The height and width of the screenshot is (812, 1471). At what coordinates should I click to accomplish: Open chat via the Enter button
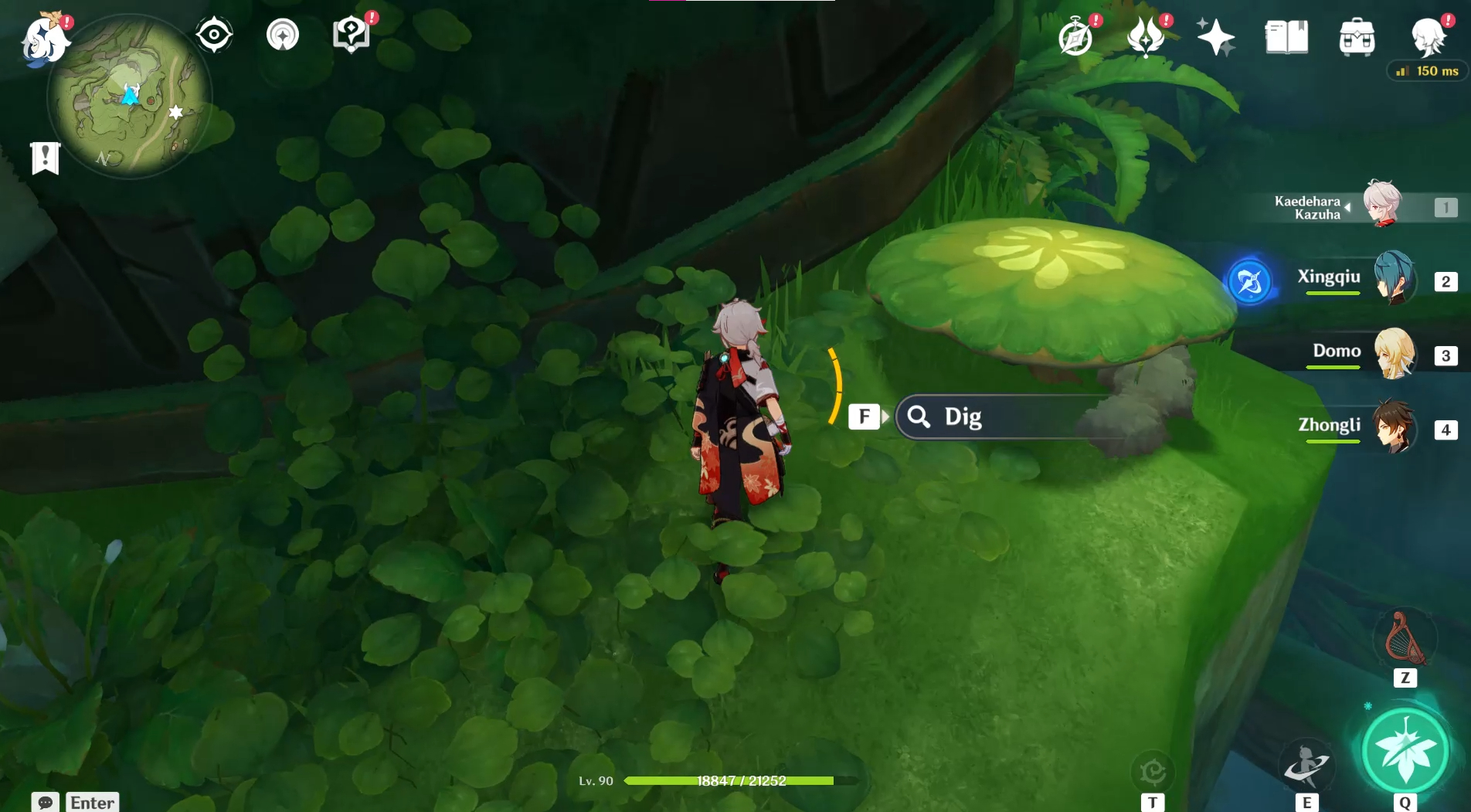coord(91,802)
